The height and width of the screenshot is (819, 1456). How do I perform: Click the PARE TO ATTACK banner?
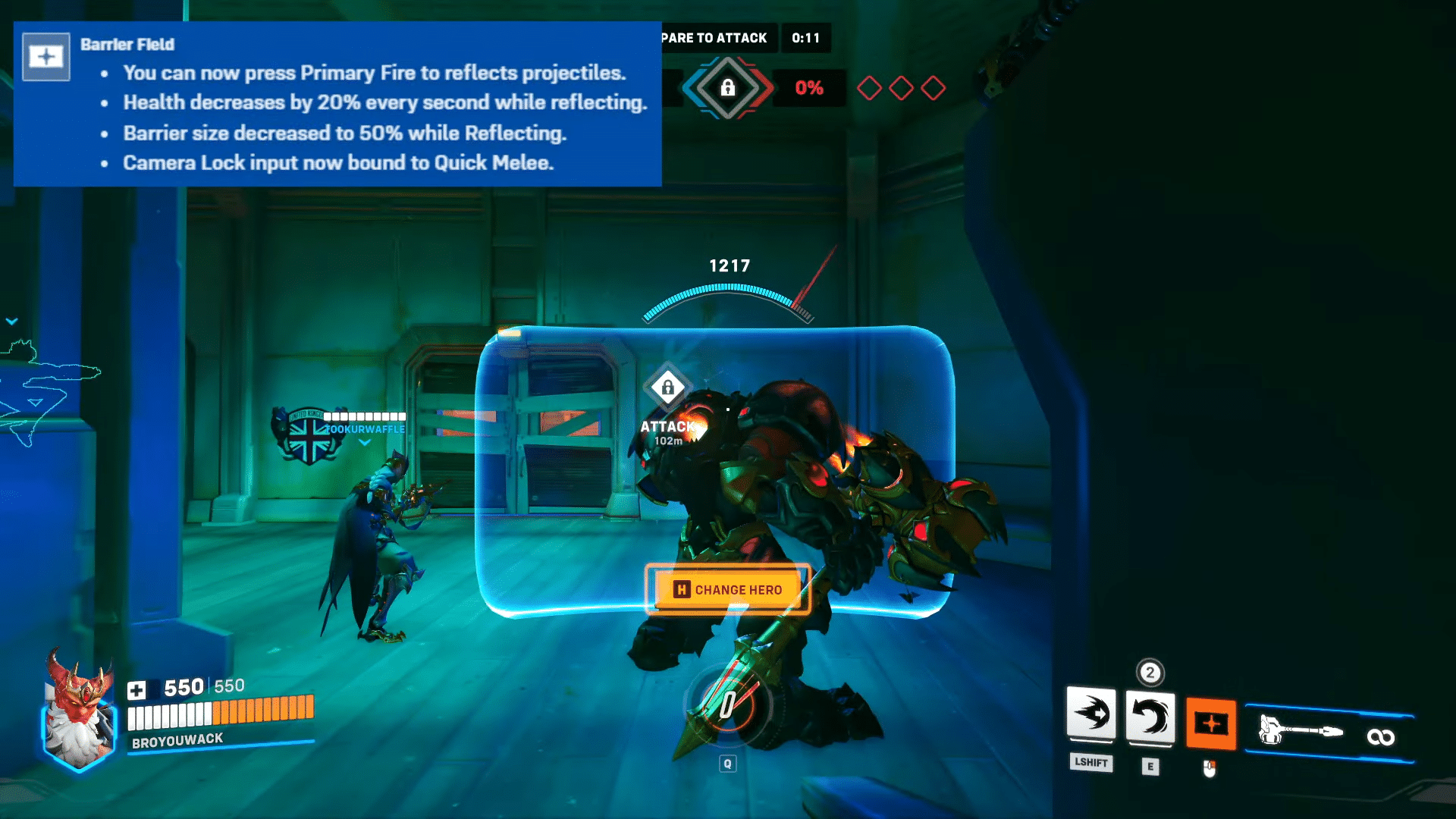714,38
